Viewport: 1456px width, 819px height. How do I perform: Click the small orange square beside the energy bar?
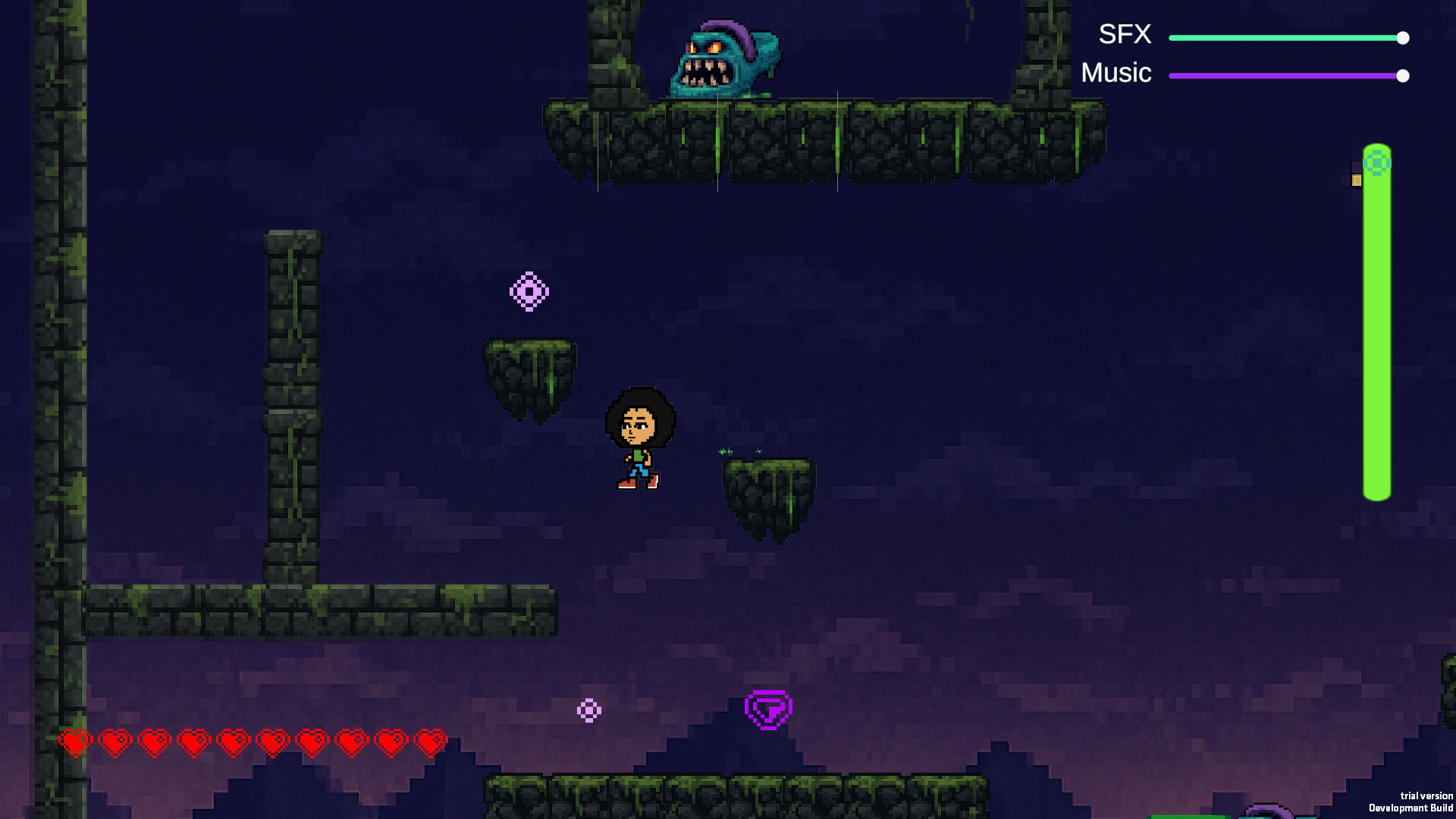(x=1356, y=178)
